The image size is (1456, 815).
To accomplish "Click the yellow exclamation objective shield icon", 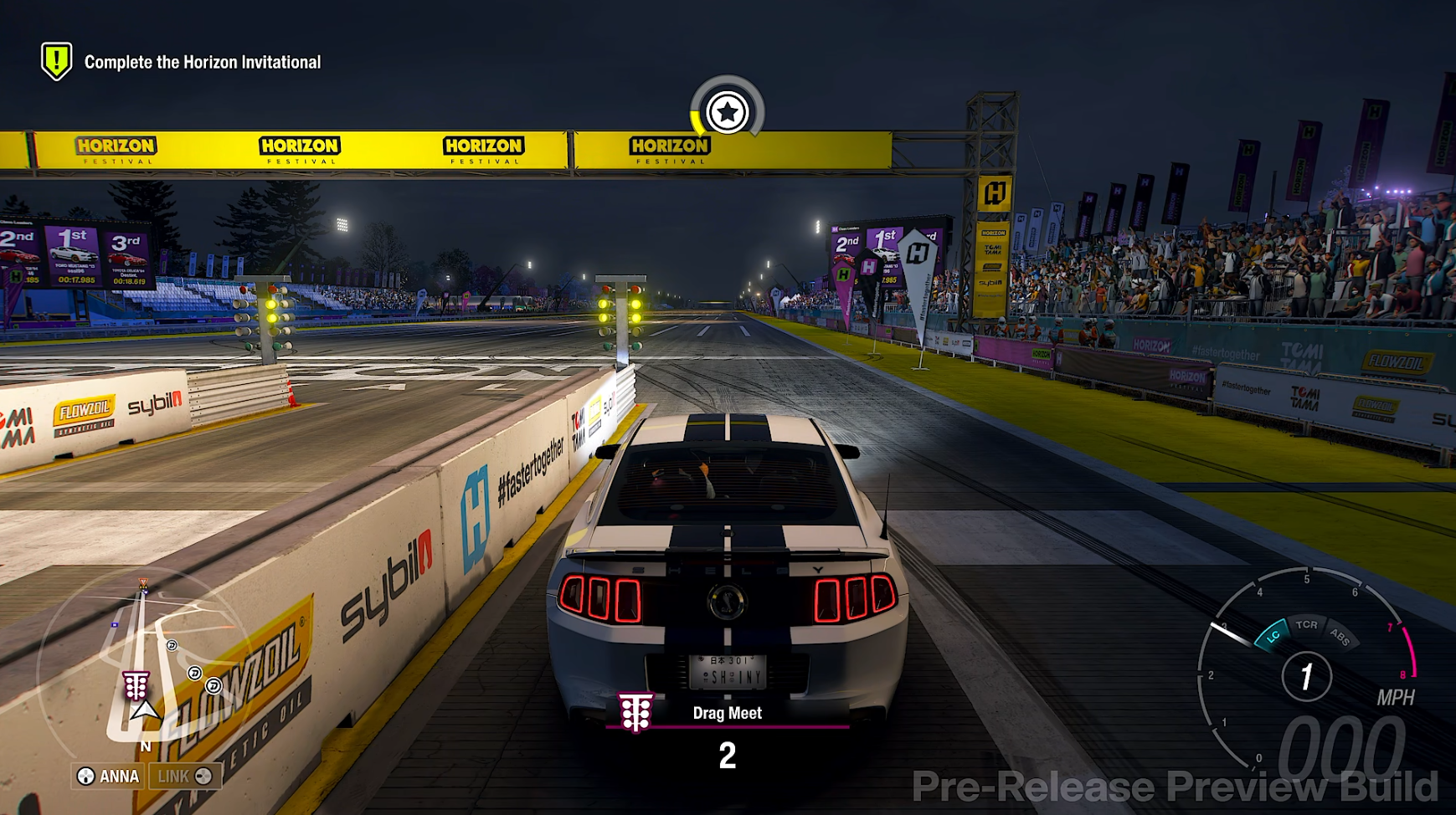I will [55, 59].
